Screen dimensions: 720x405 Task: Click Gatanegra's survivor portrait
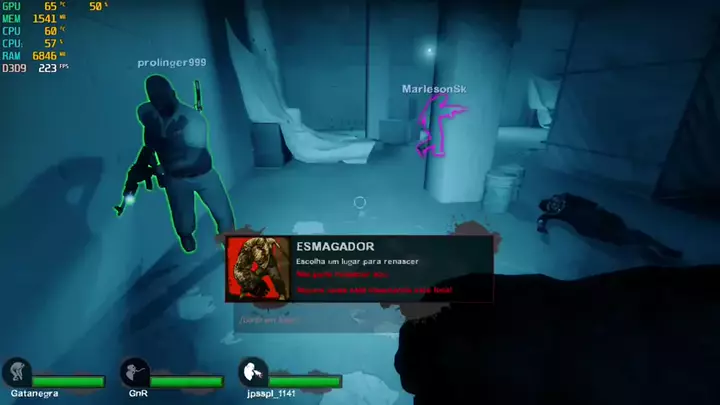point(15,373)
